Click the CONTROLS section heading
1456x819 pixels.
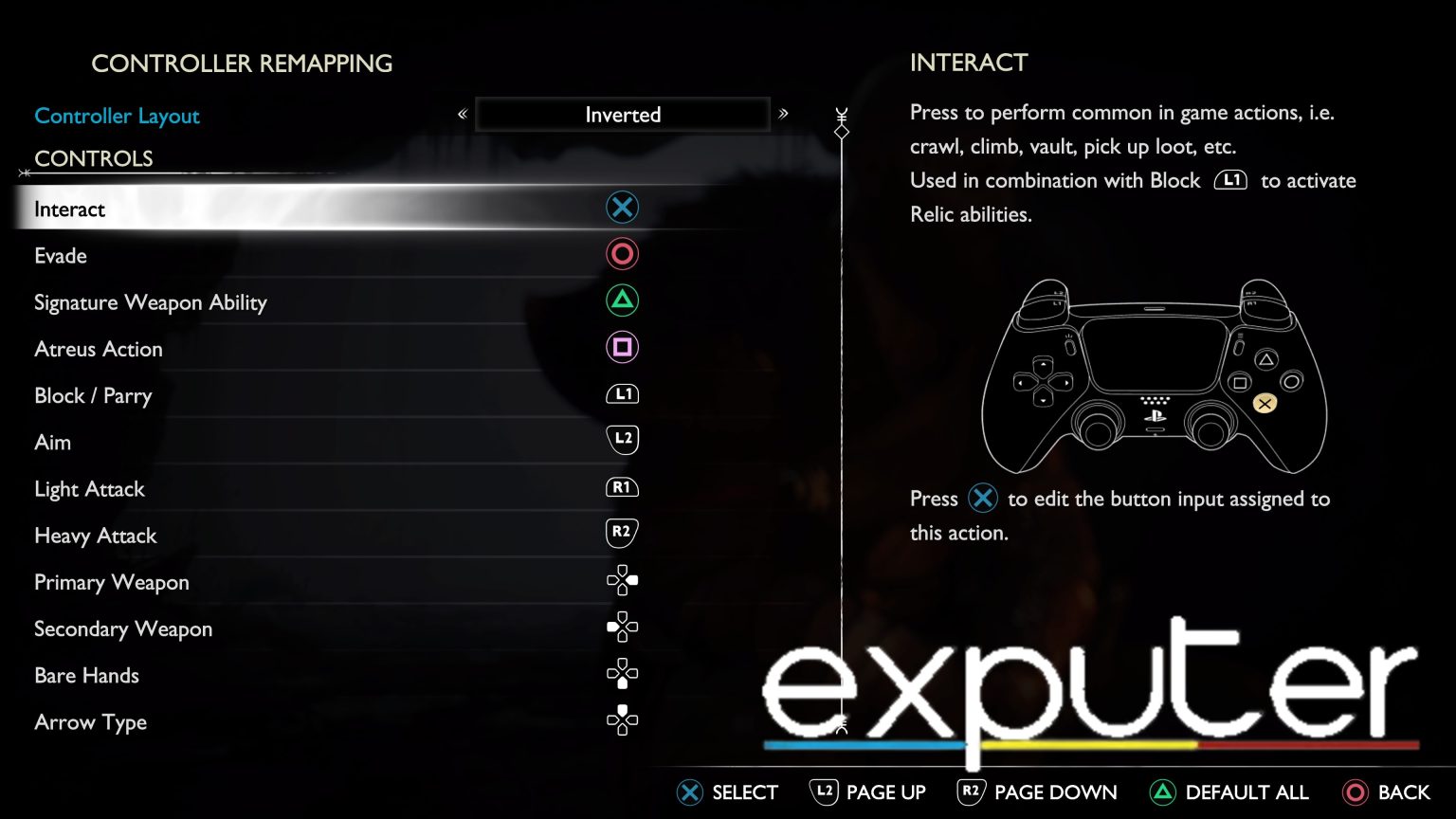[94, 158]
